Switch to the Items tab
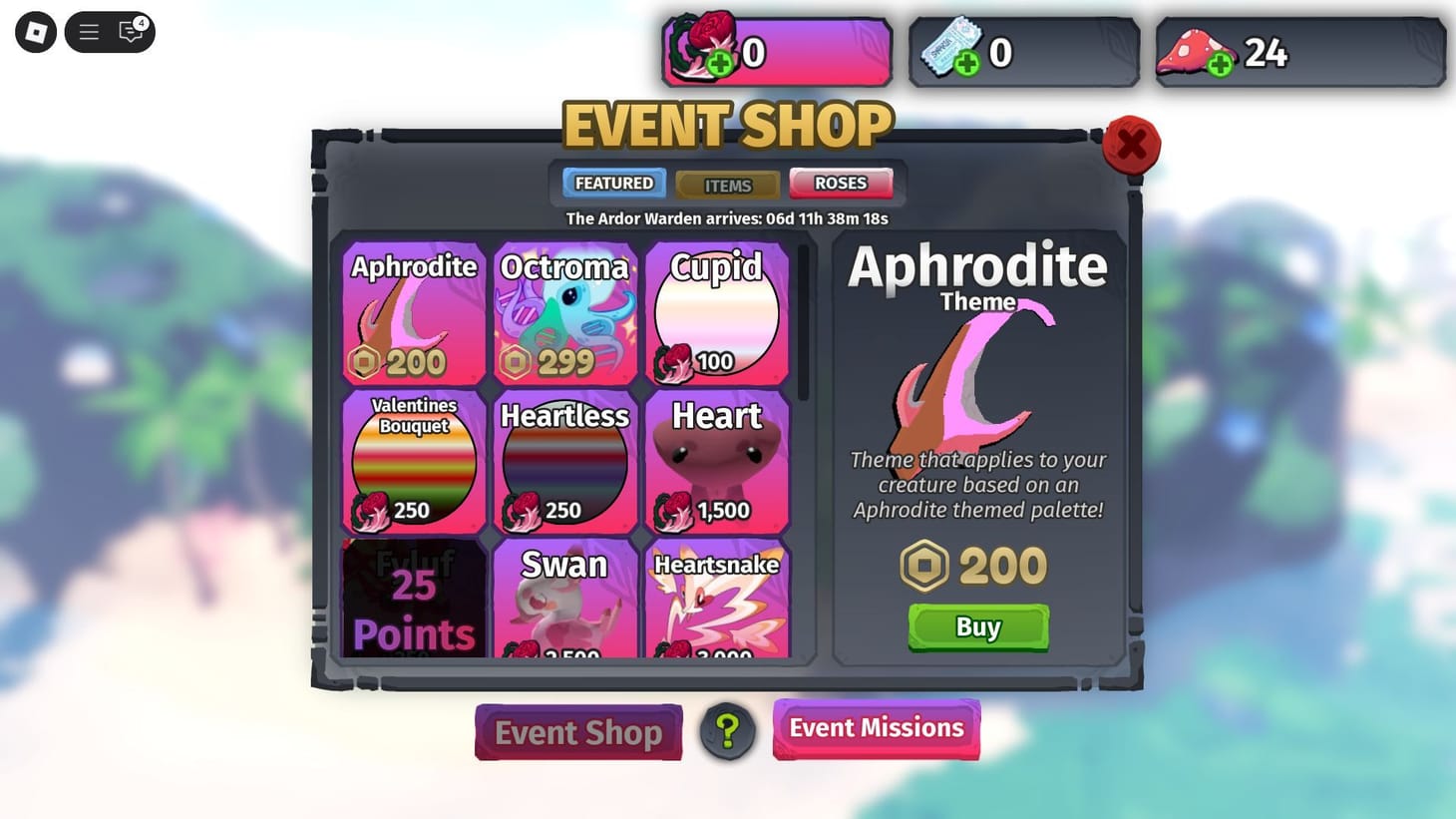 [727, 185]
